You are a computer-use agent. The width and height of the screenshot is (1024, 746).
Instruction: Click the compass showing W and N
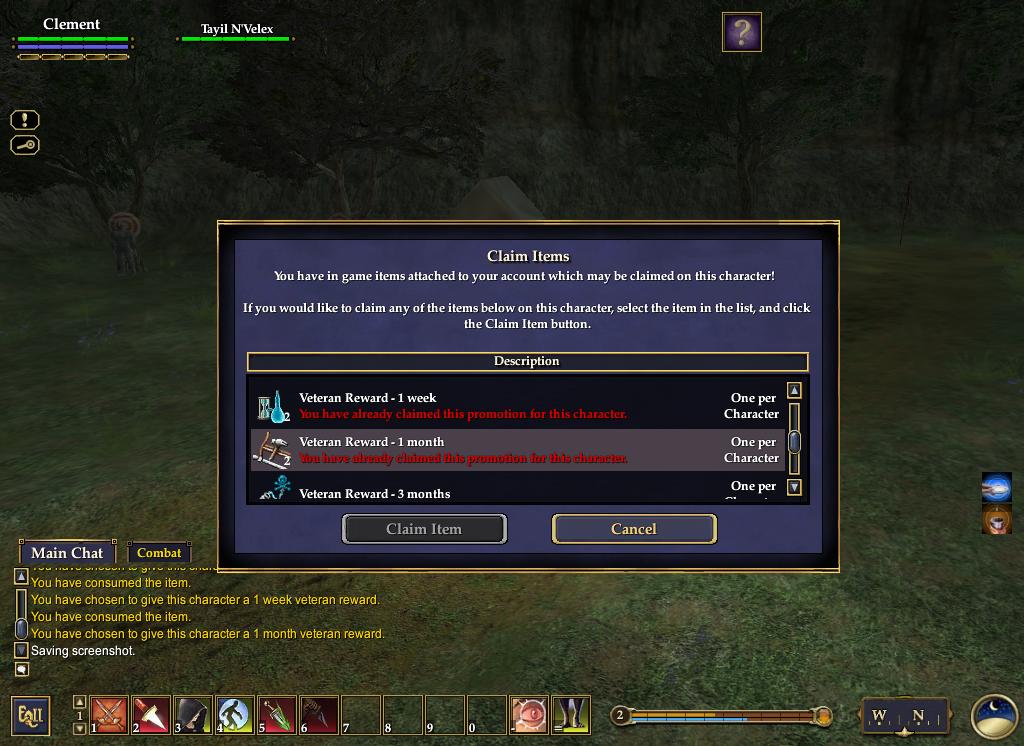tap(897, 716)
